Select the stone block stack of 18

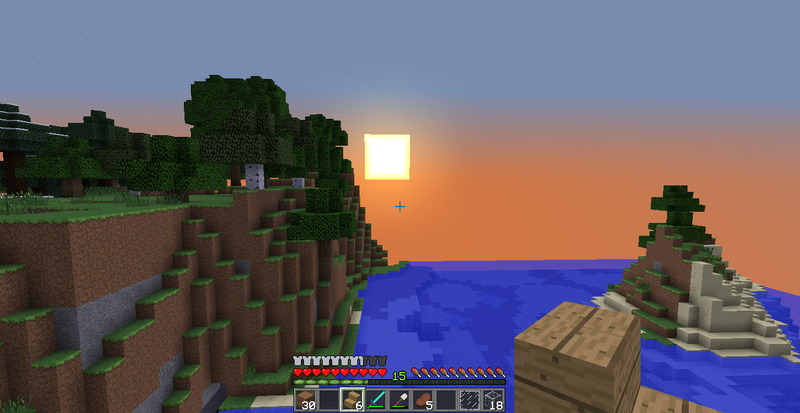[x=493, y=401]
